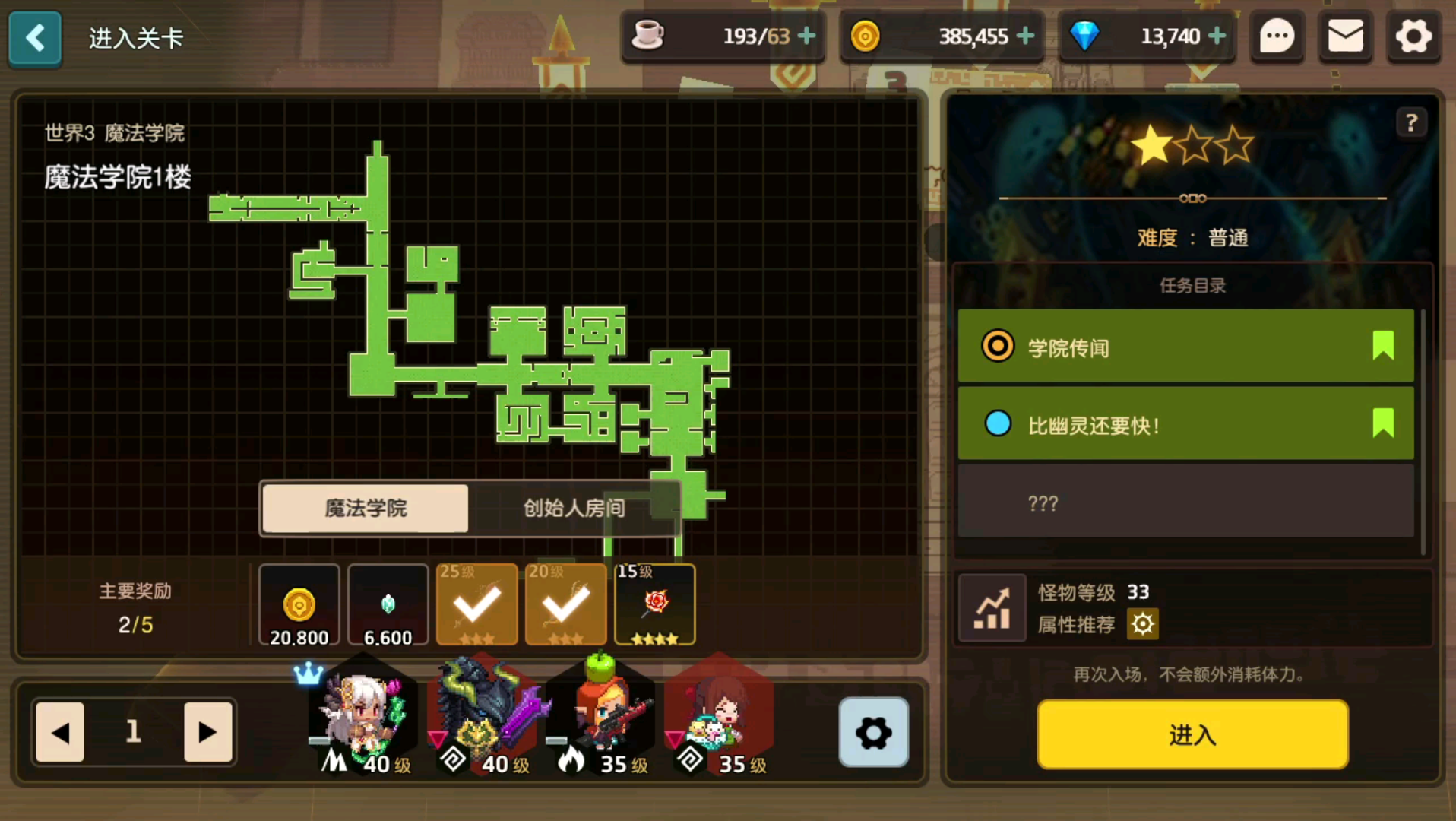Open team settings next to the character lineup

click(872, 733)
